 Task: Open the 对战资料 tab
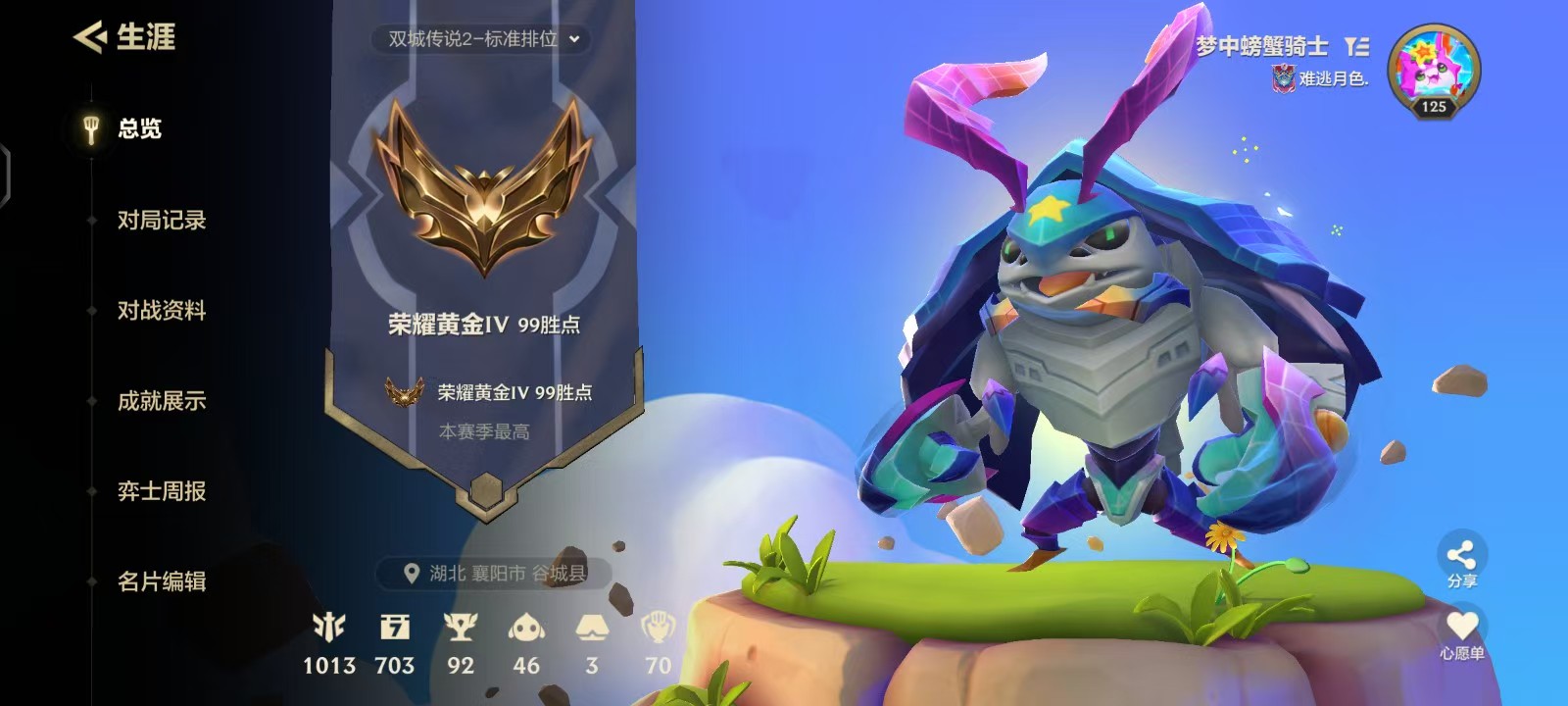tap(160, 311)
